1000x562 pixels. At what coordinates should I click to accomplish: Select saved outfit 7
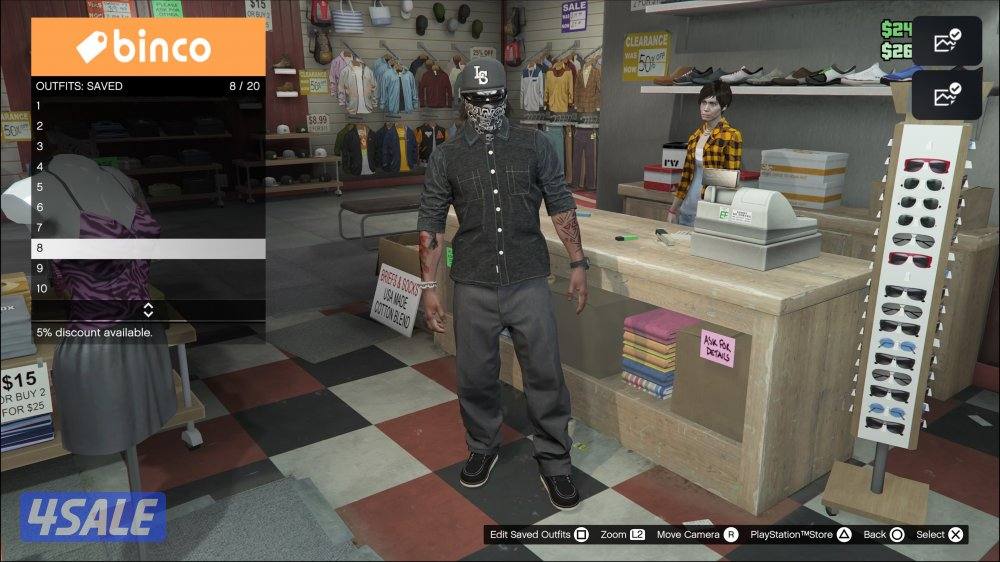point(148,228)
